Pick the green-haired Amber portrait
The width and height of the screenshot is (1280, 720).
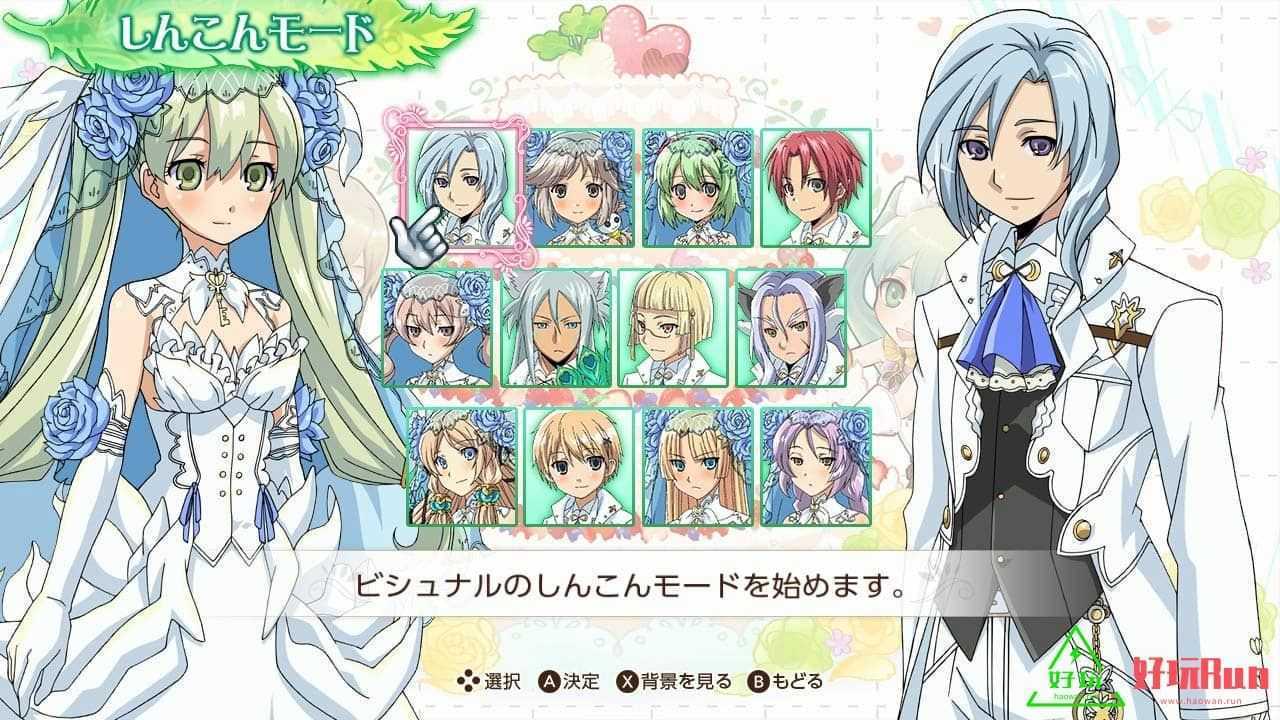(697, 188)
